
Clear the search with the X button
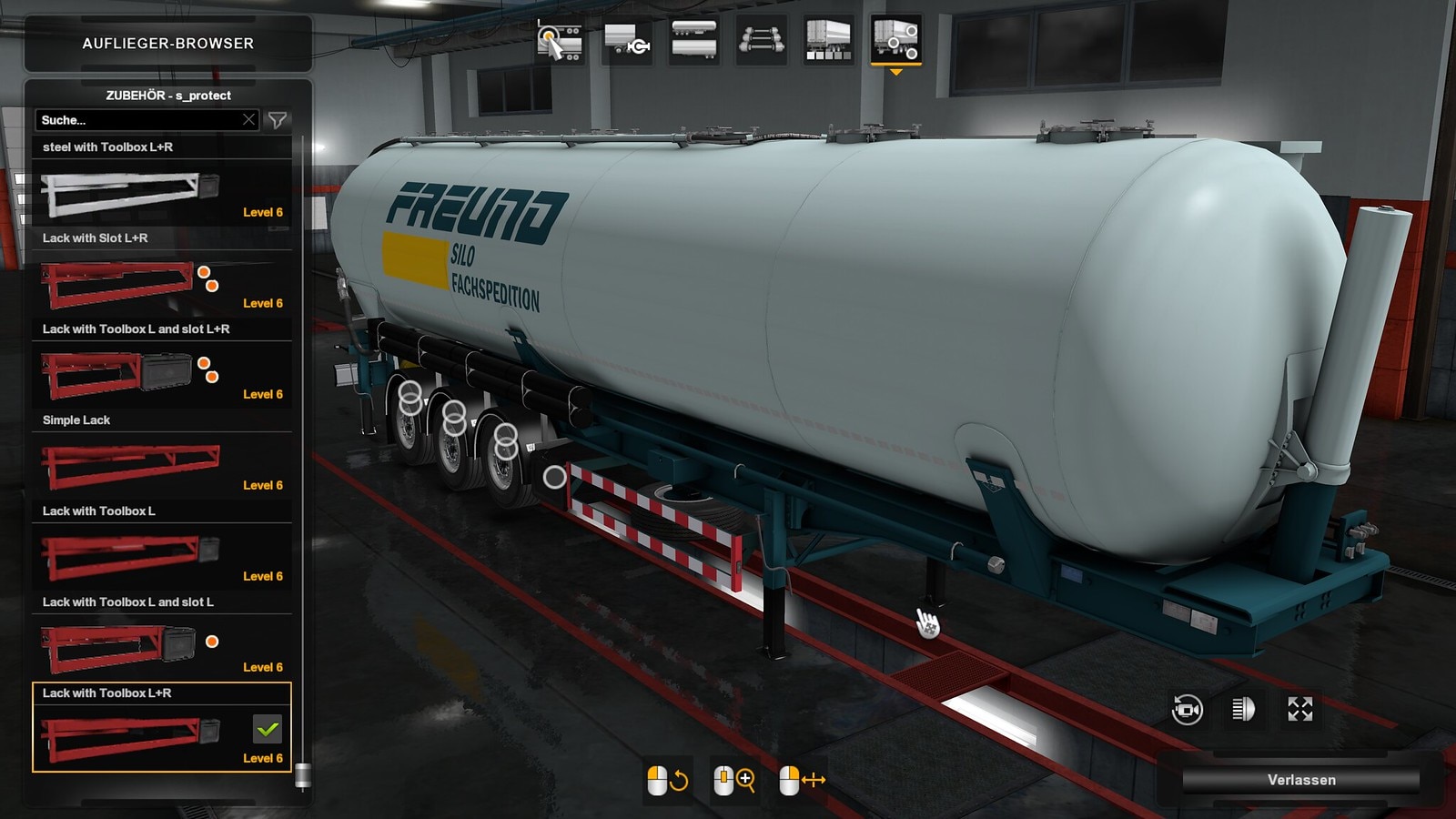248,120
